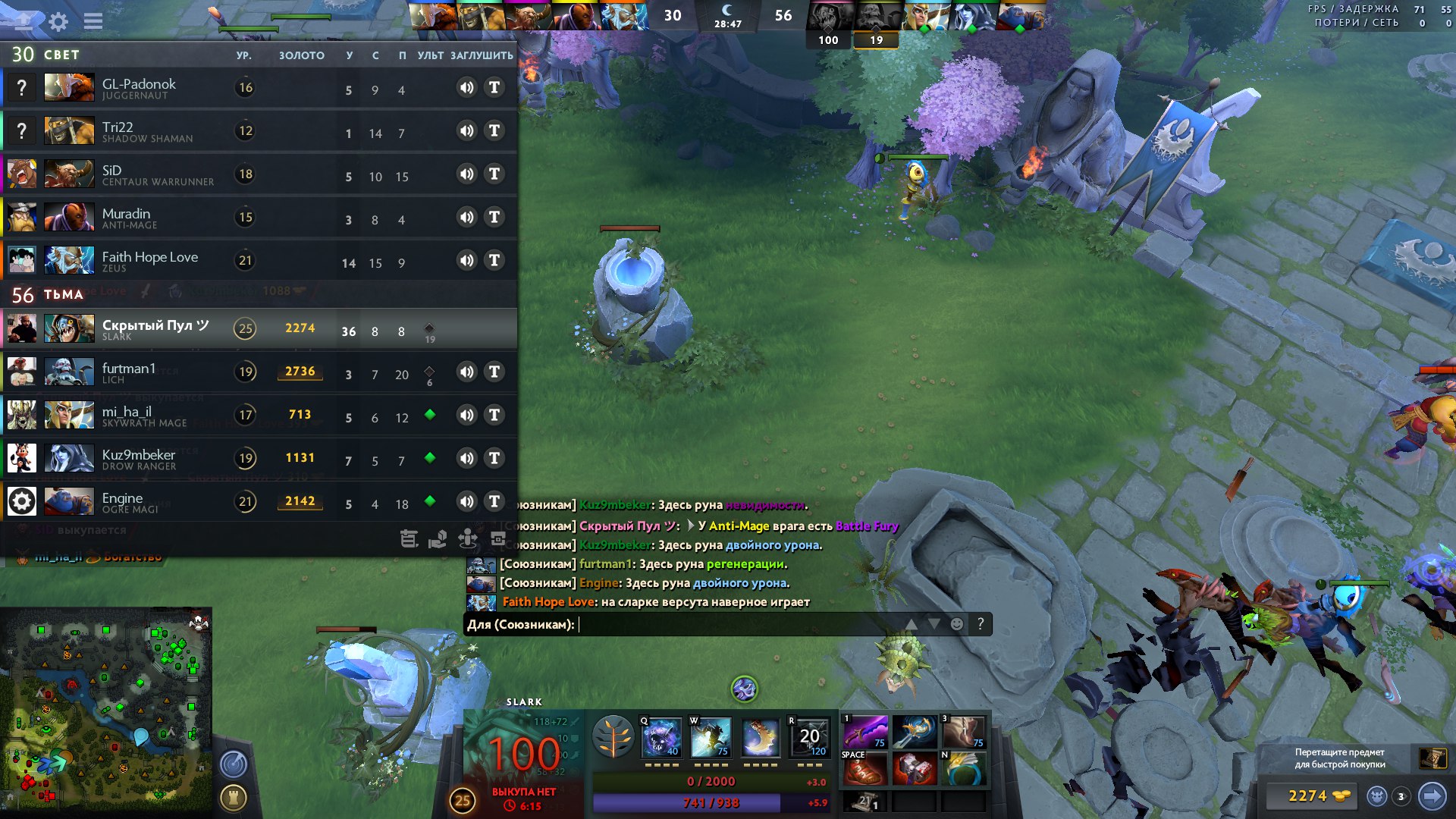
Task: Open the talent tree icon
Action: [613, 737]
